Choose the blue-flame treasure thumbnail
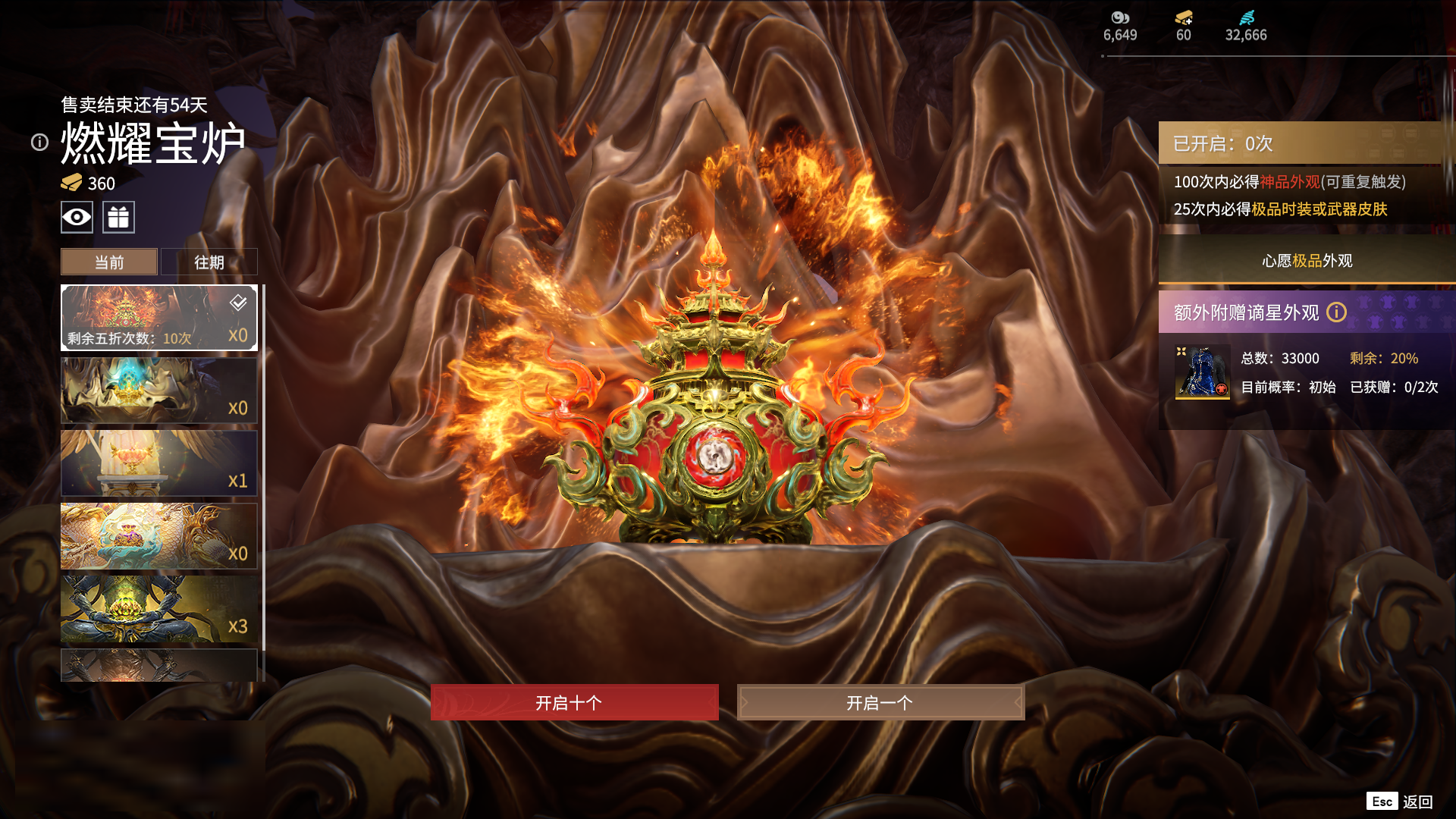The image size is (1456, 819). (x=158, y=391)
